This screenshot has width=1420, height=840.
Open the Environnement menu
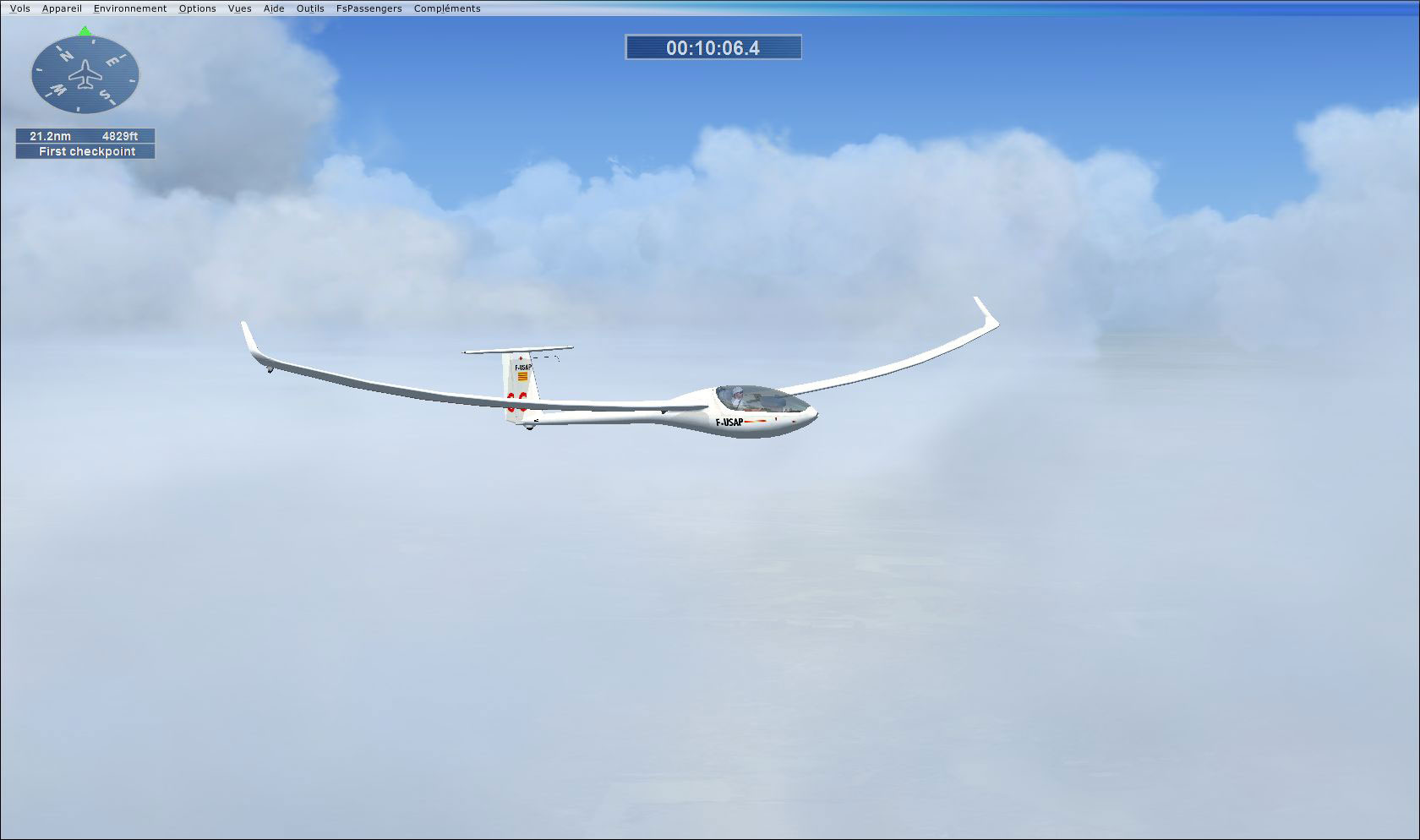[129, 8]
